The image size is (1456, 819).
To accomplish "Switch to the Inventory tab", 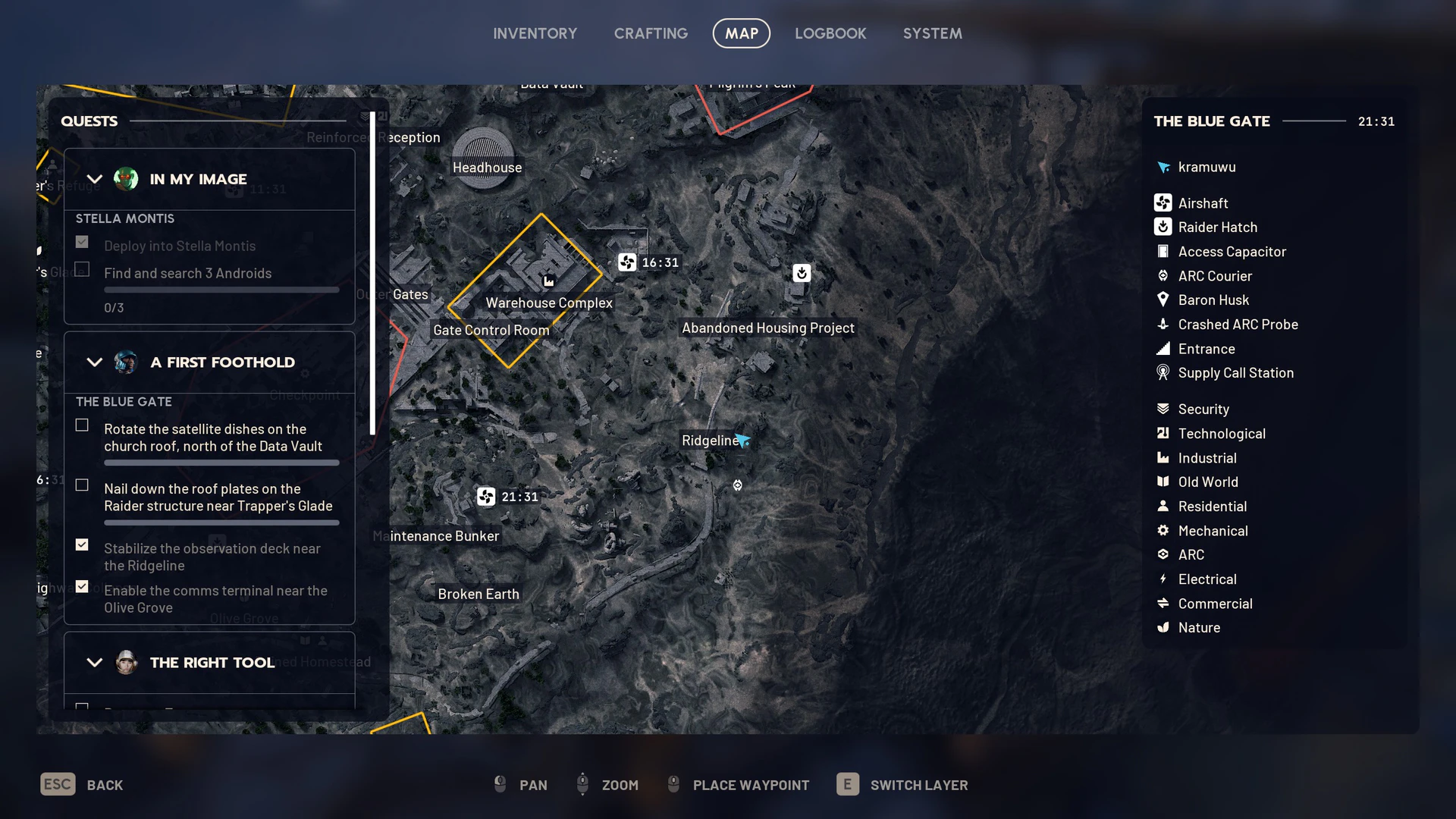I will (535, 33).
